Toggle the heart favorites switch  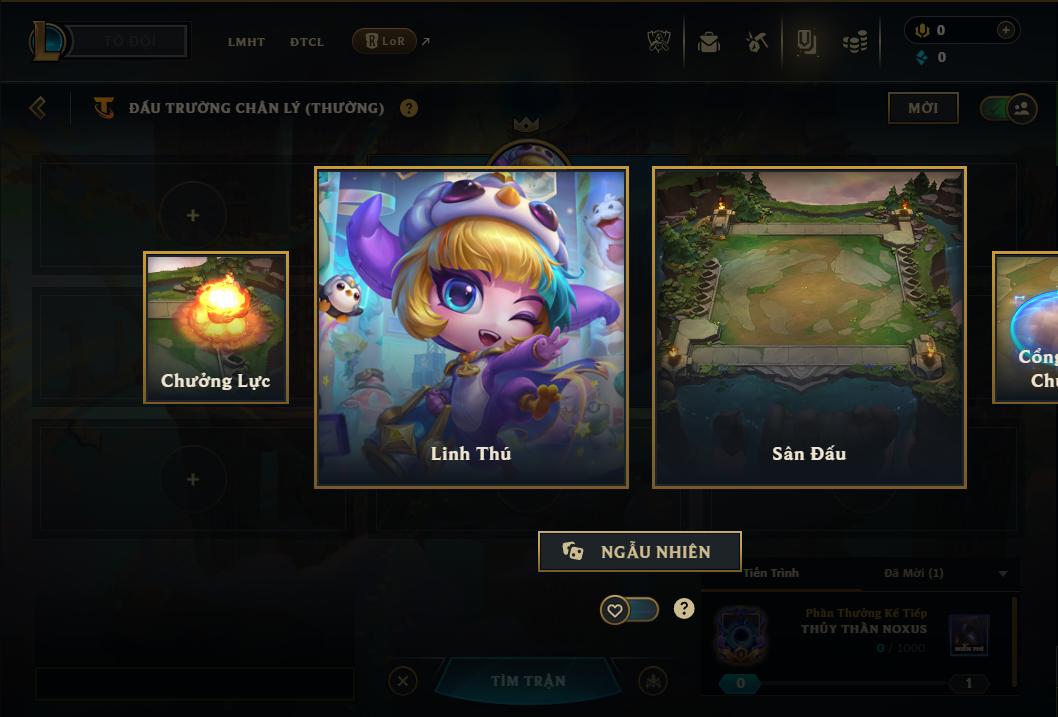point(629,609)
